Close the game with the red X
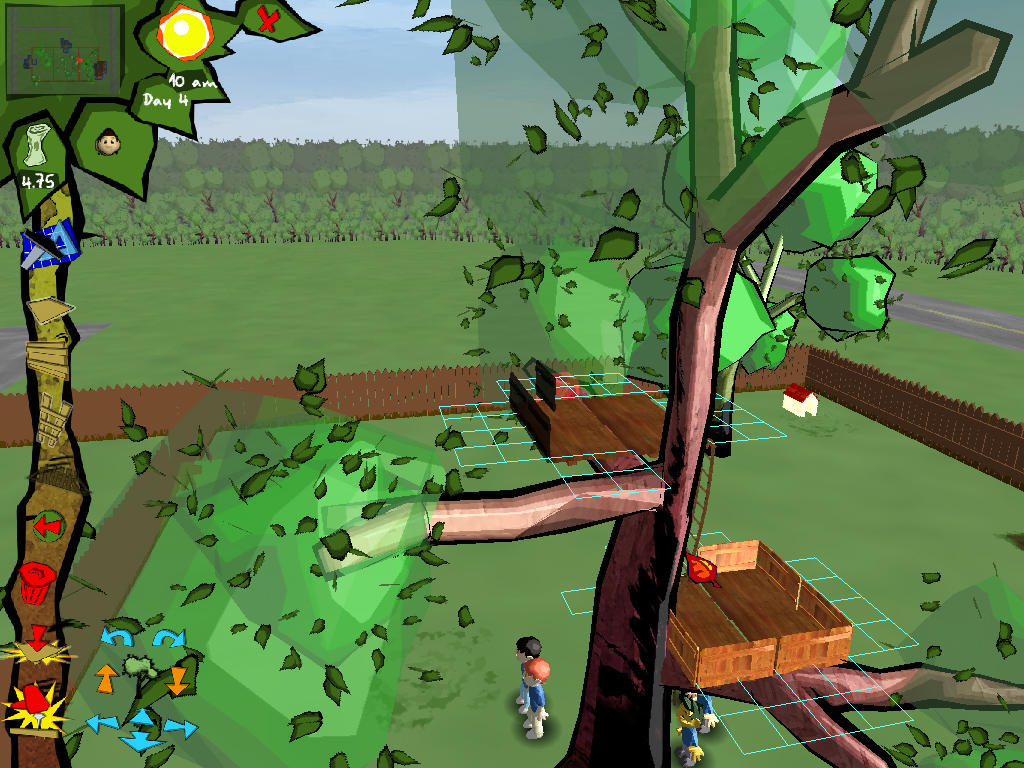Viewport: 1024px width, 768px height. pyautogui.click(x=267, y=19)
